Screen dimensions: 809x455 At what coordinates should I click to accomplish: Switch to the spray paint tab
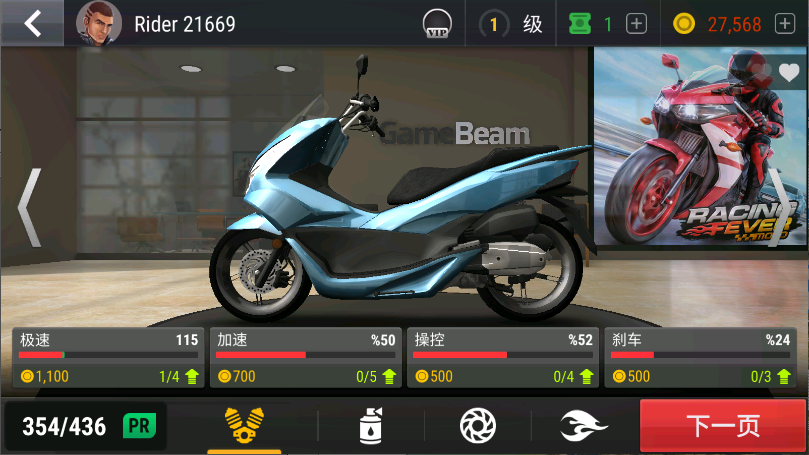(x=371, y=426)
